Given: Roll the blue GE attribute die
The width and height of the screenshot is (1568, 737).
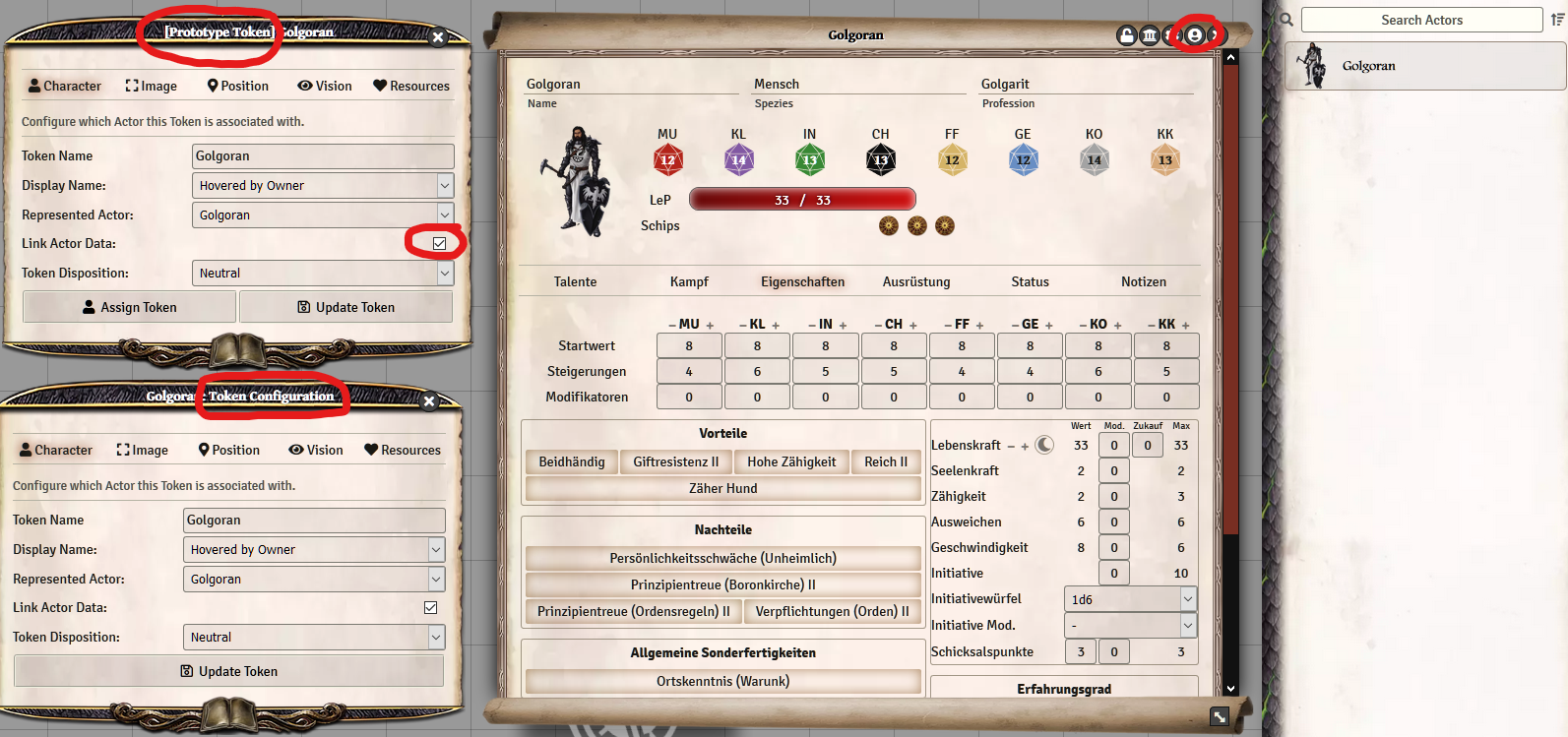Looking at the screenshot, I should click(1023, 158).
